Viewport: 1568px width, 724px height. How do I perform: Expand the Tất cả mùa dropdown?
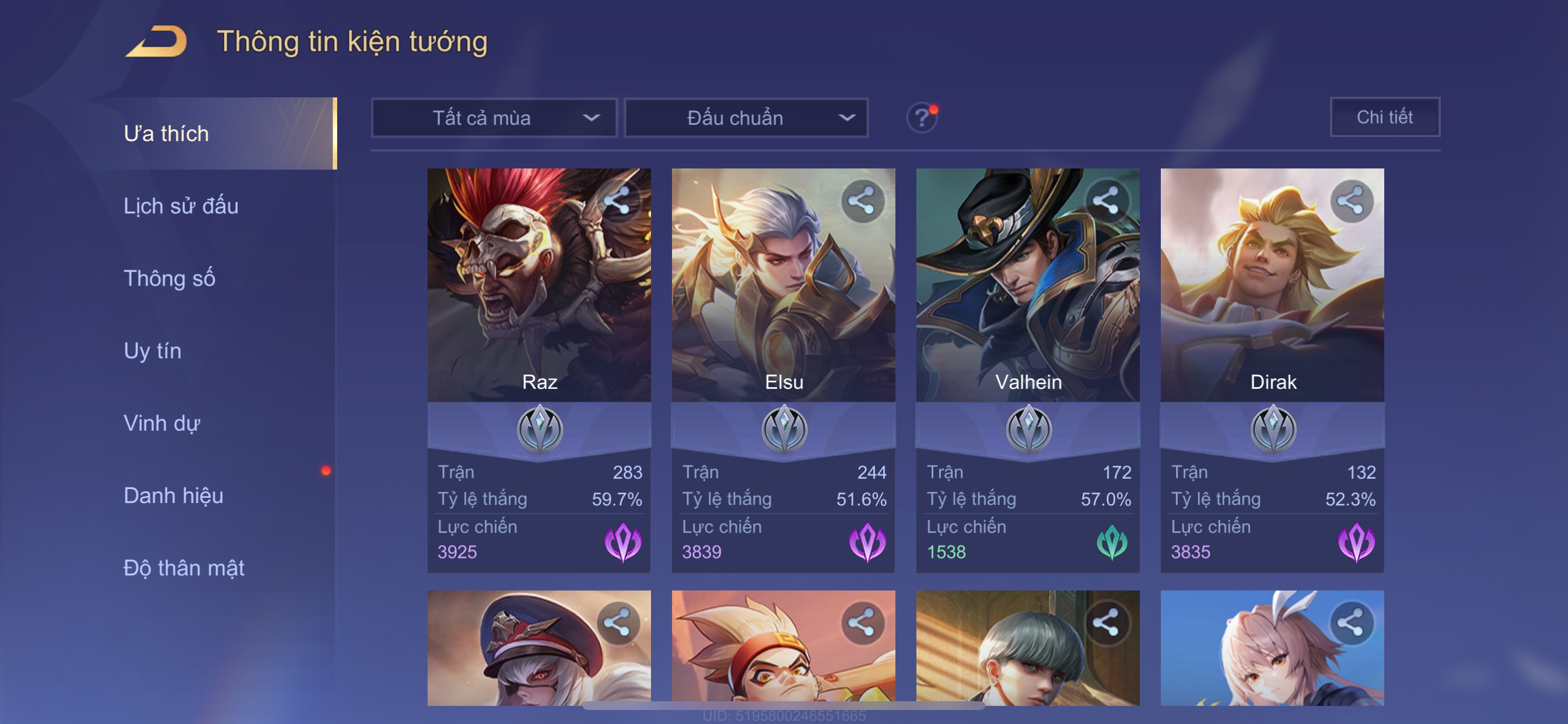(x=494, y=117)
